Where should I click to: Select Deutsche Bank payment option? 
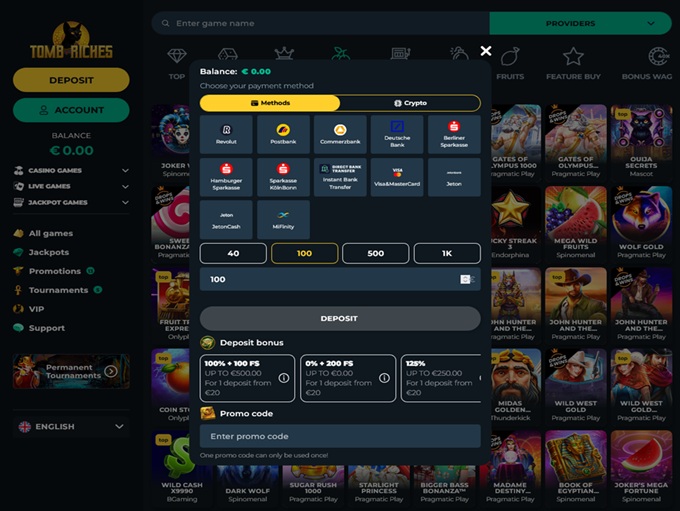coord(397,135)
